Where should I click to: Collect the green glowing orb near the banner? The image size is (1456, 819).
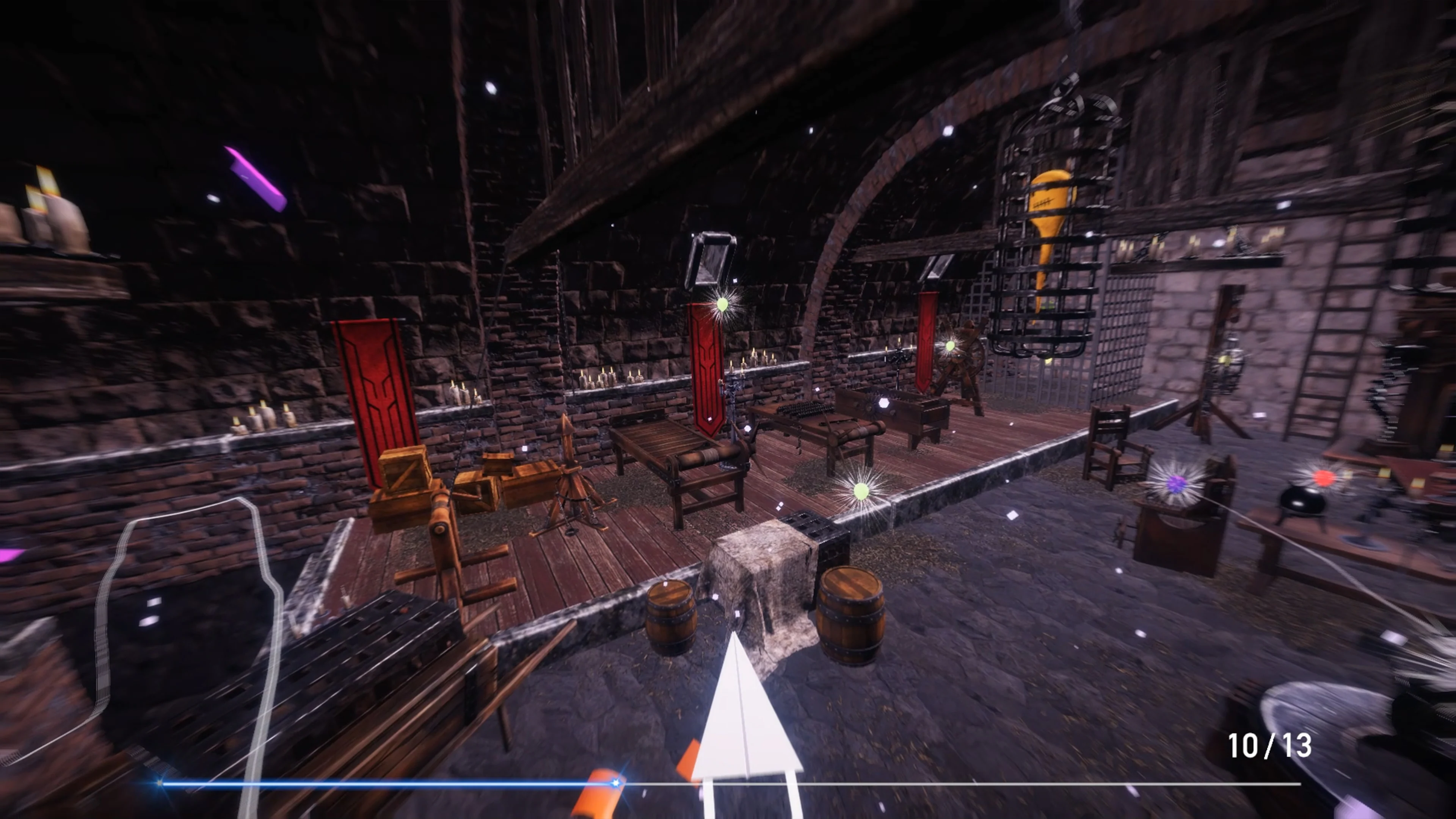click(723, 304)
